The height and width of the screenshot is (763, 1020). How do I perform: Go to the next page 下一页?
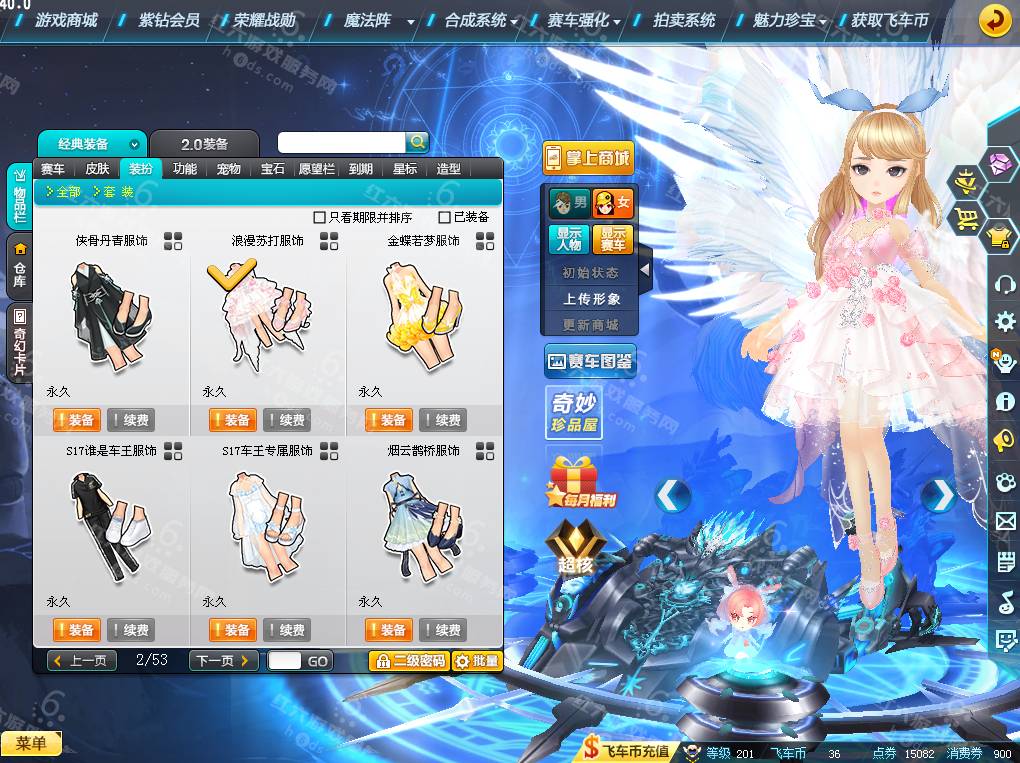[x=224, y=661]
